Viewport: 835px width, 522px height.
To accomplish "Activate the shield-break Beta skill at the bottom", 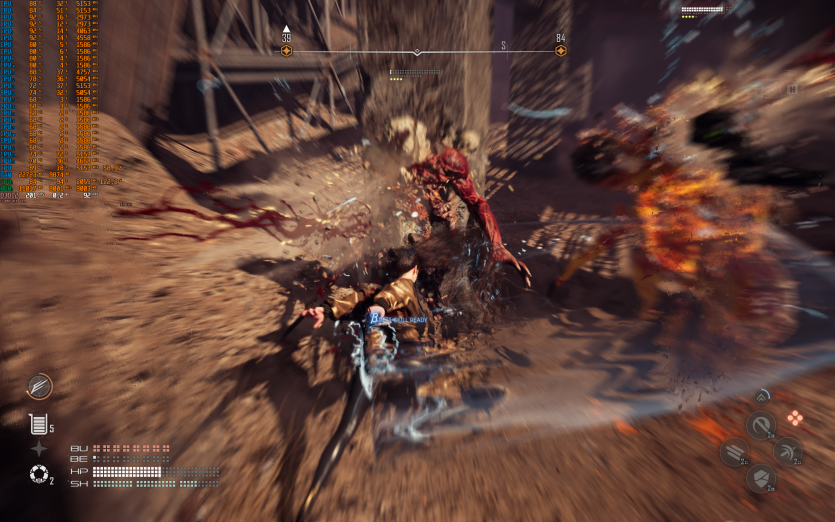I will tap(760, 478).
